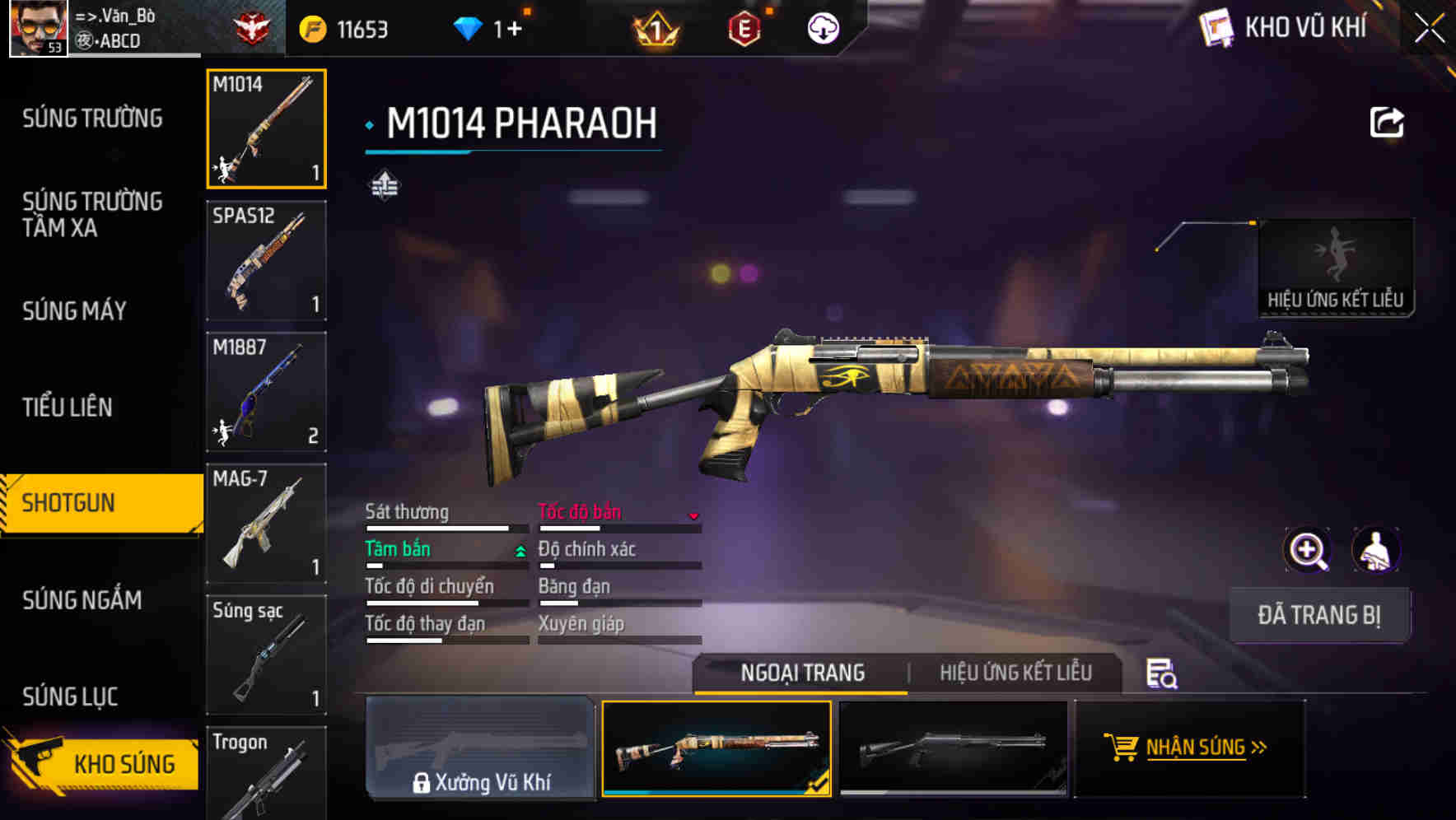Select the SPAS12 weapon tile
The width and height of the screenshot is (1456, 820).
[x=266, y=260]
